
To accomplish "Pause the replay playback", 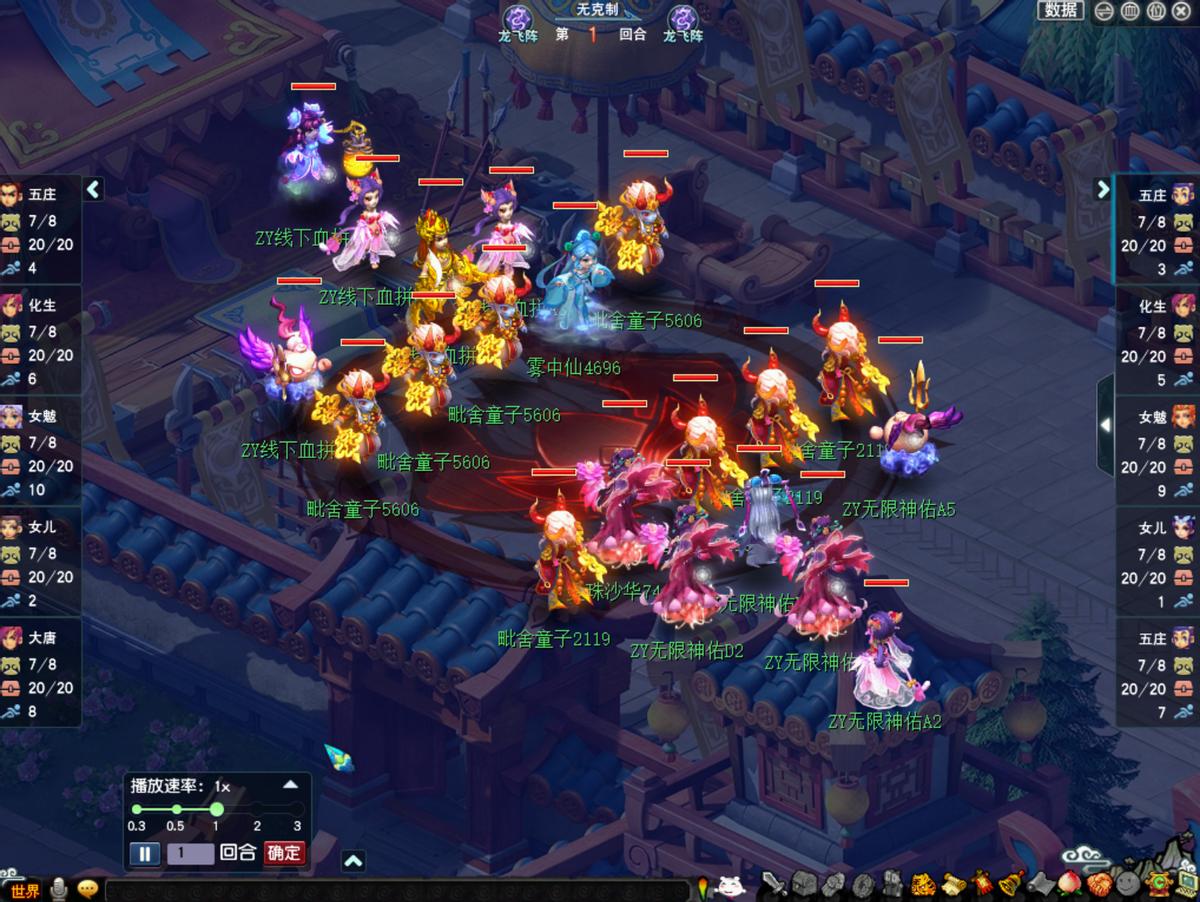I will [x=145, y=853].
